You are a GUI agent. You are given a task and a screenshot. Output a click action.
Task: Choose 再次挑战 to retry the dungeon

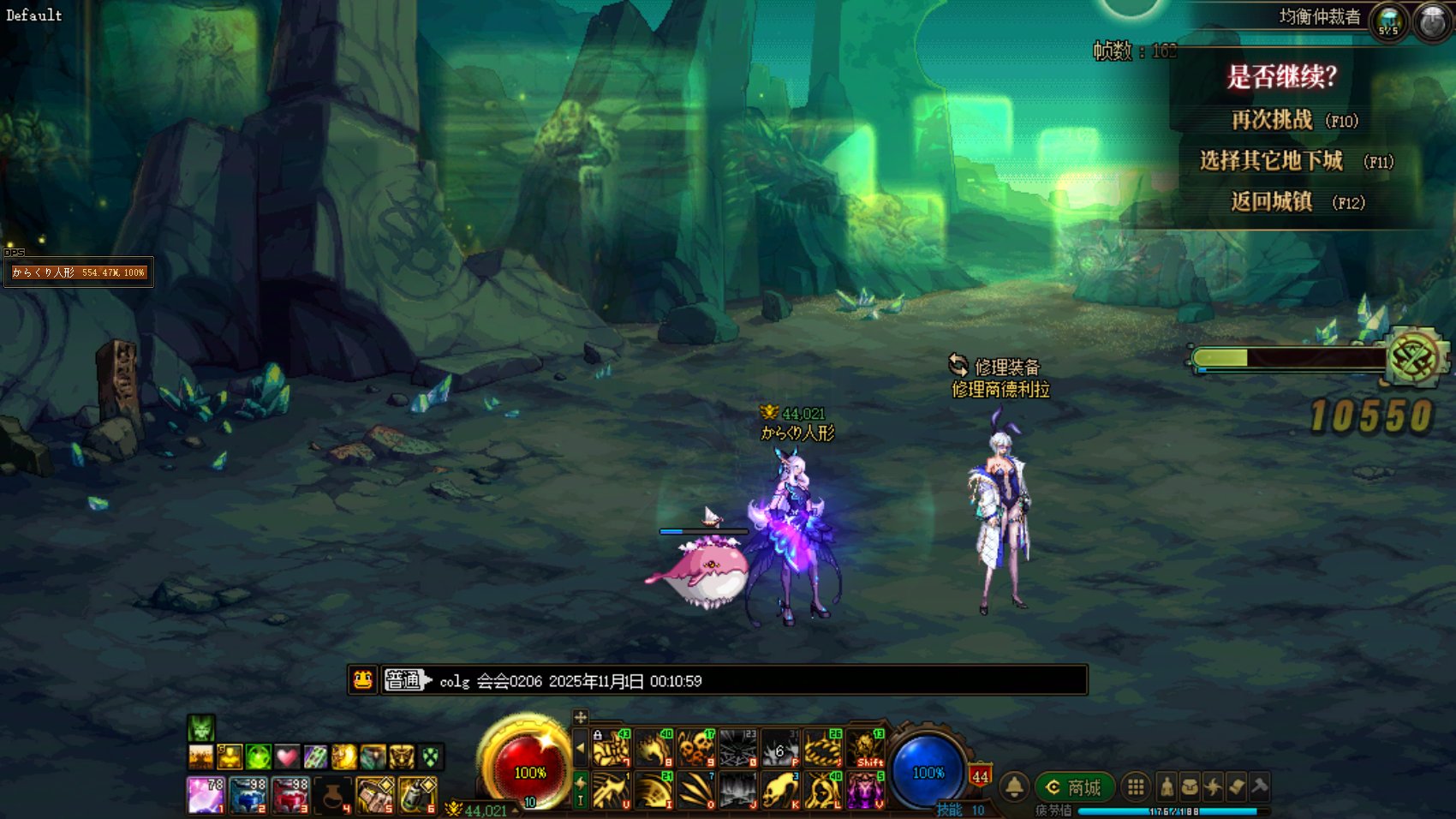1273,120
